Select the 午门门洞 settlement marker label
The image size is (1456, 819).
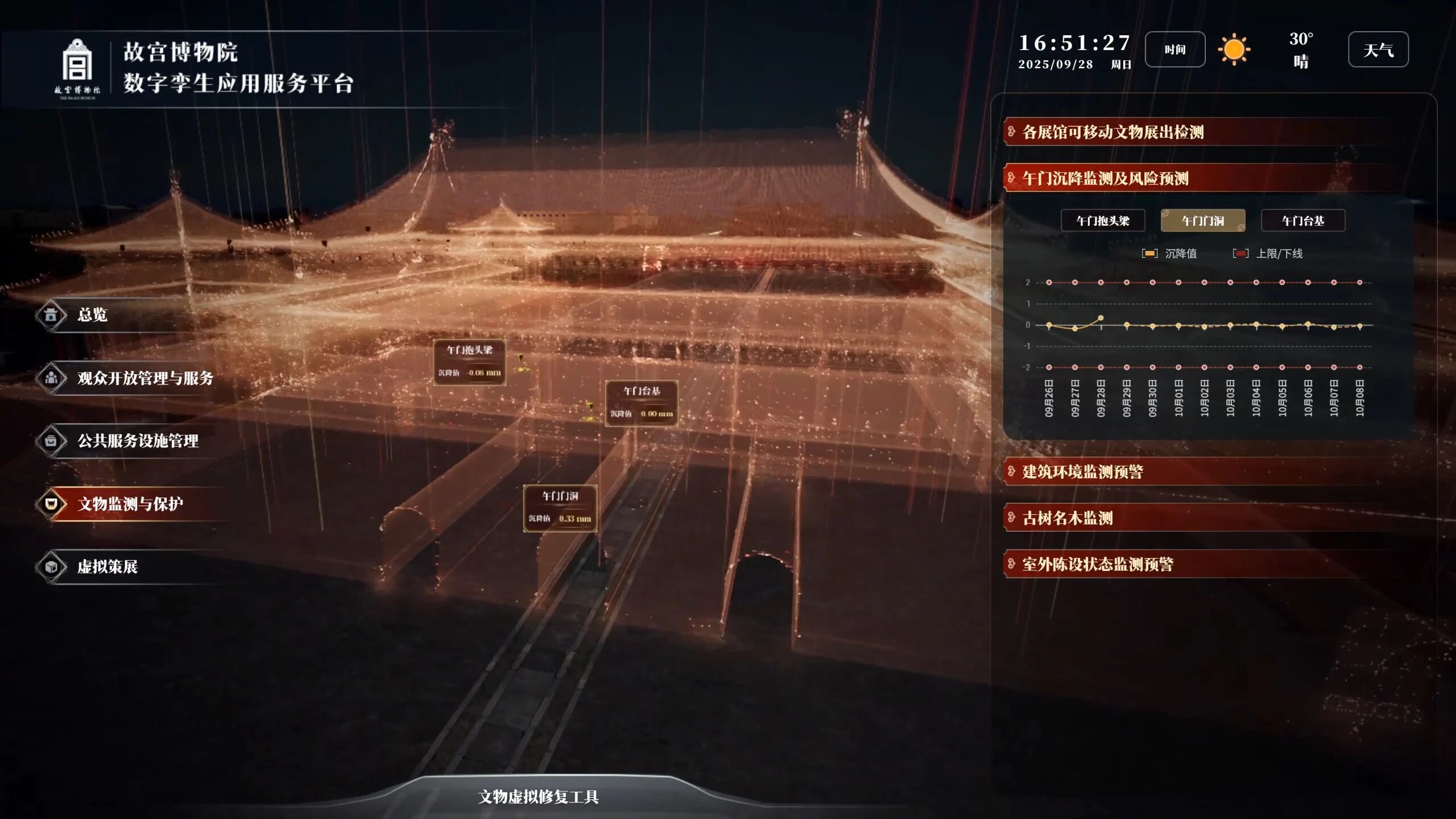tap(560, 507)
